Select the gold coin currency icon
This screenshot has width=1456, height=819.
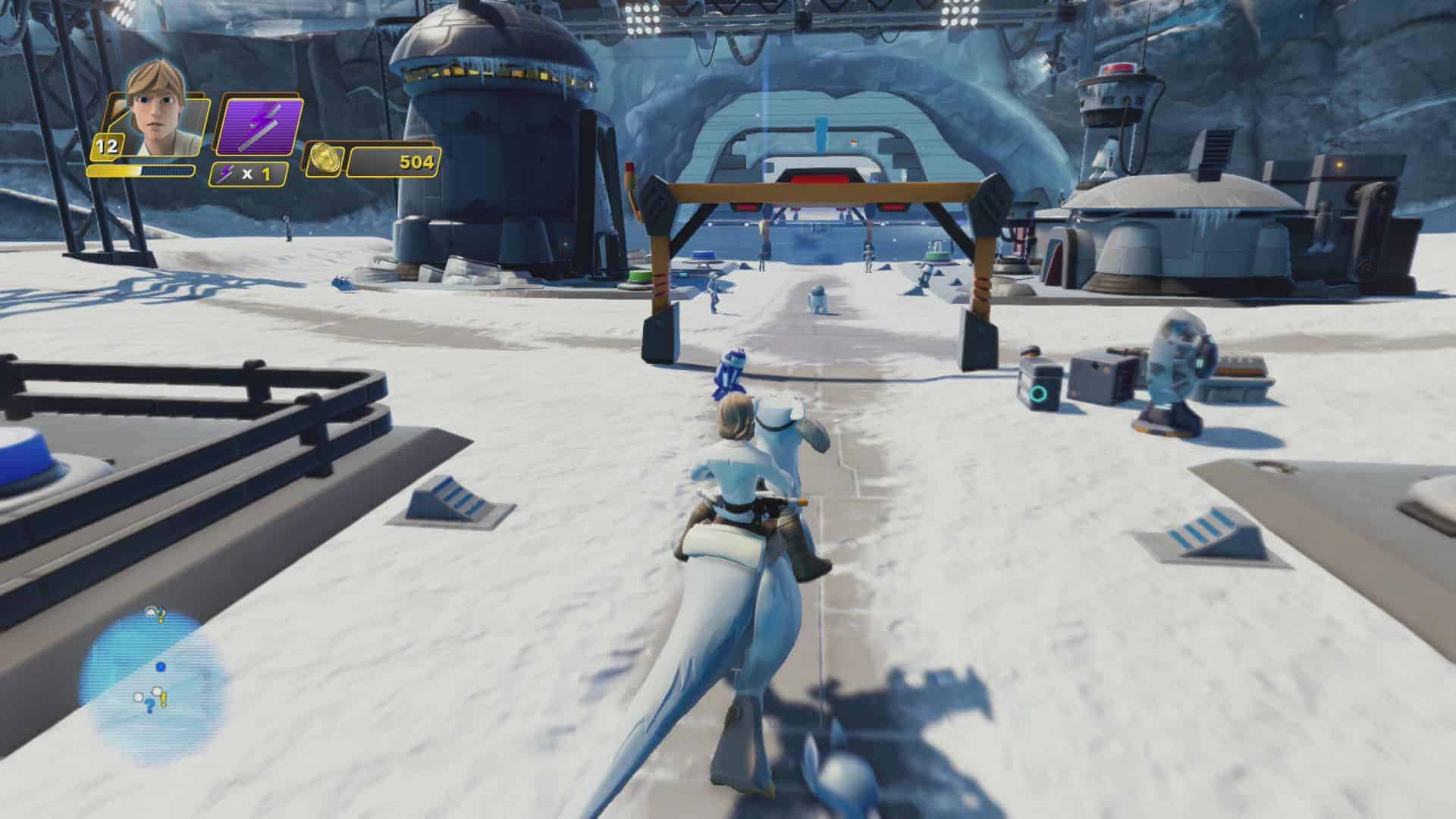324,161
